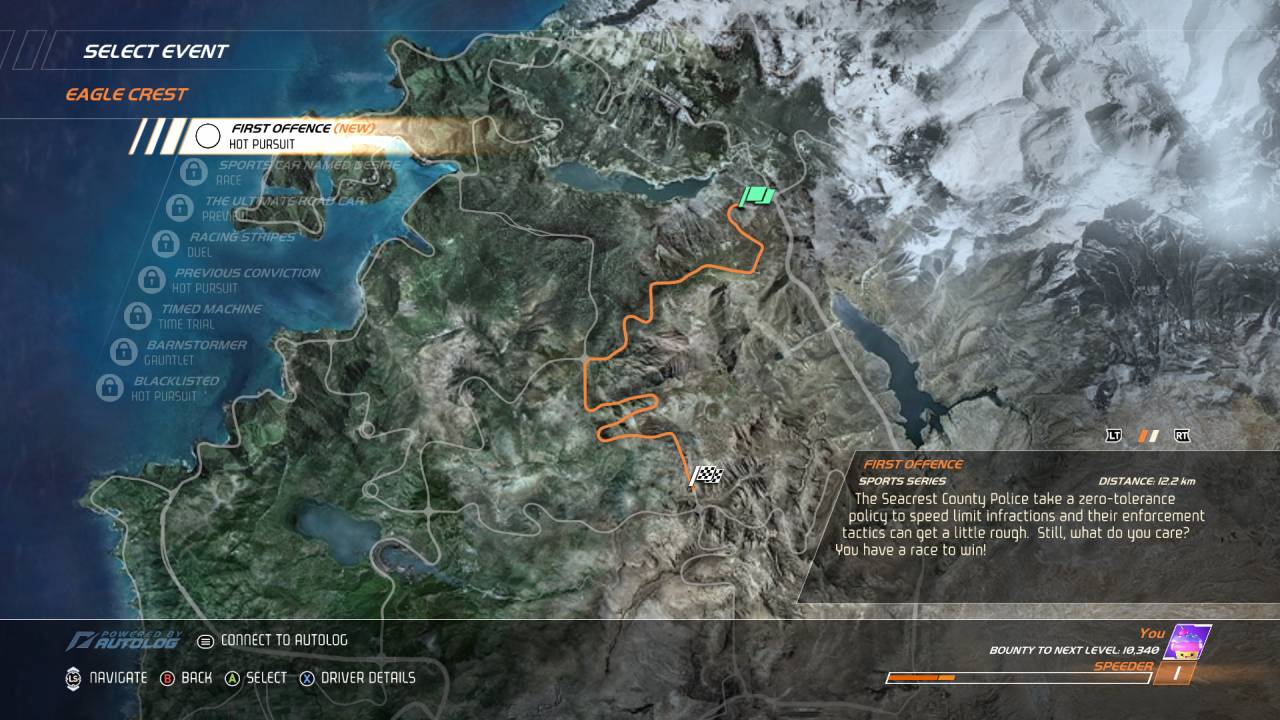Choose the Blacklisted hot pursuit event
The image size is (1280, 720).
click(x=174, y=388)
